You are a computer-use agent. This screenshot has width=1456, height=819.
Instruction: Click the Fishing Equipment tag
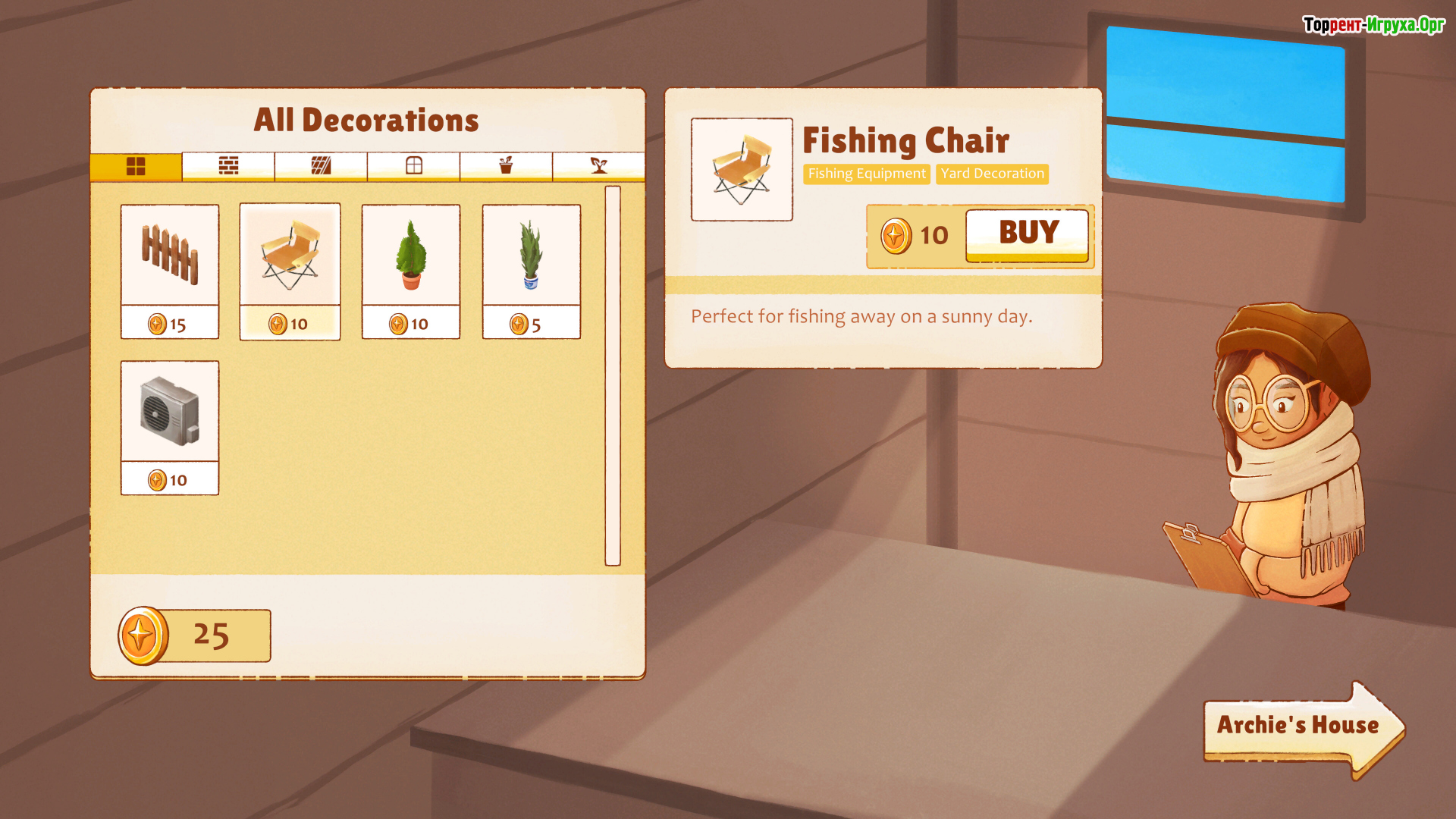pos(866,174)
